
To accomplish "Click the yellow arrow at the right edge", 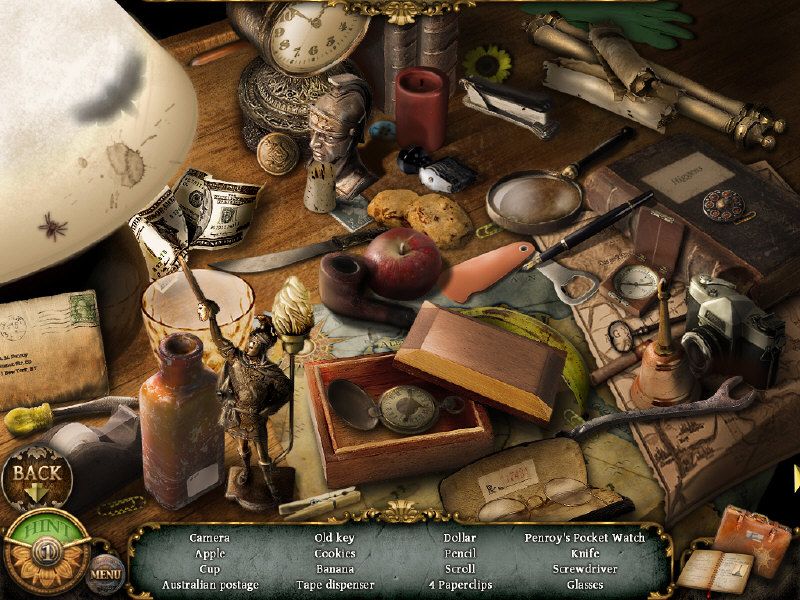I will pos(796,478).
